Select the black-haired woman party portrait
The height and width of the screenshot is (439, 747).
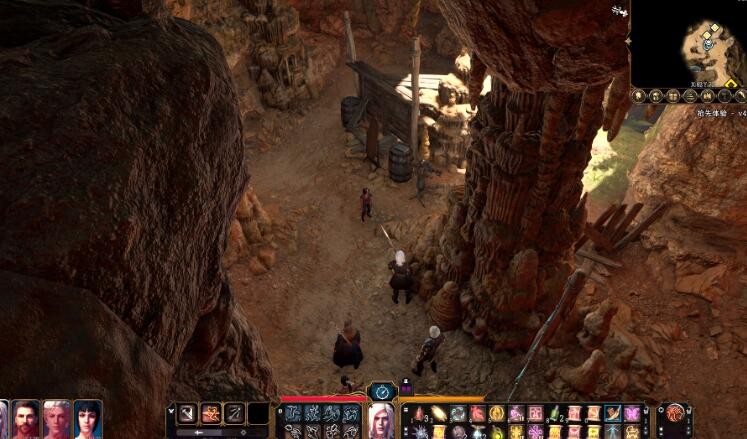pyautogui.click(x=88, y=419)
